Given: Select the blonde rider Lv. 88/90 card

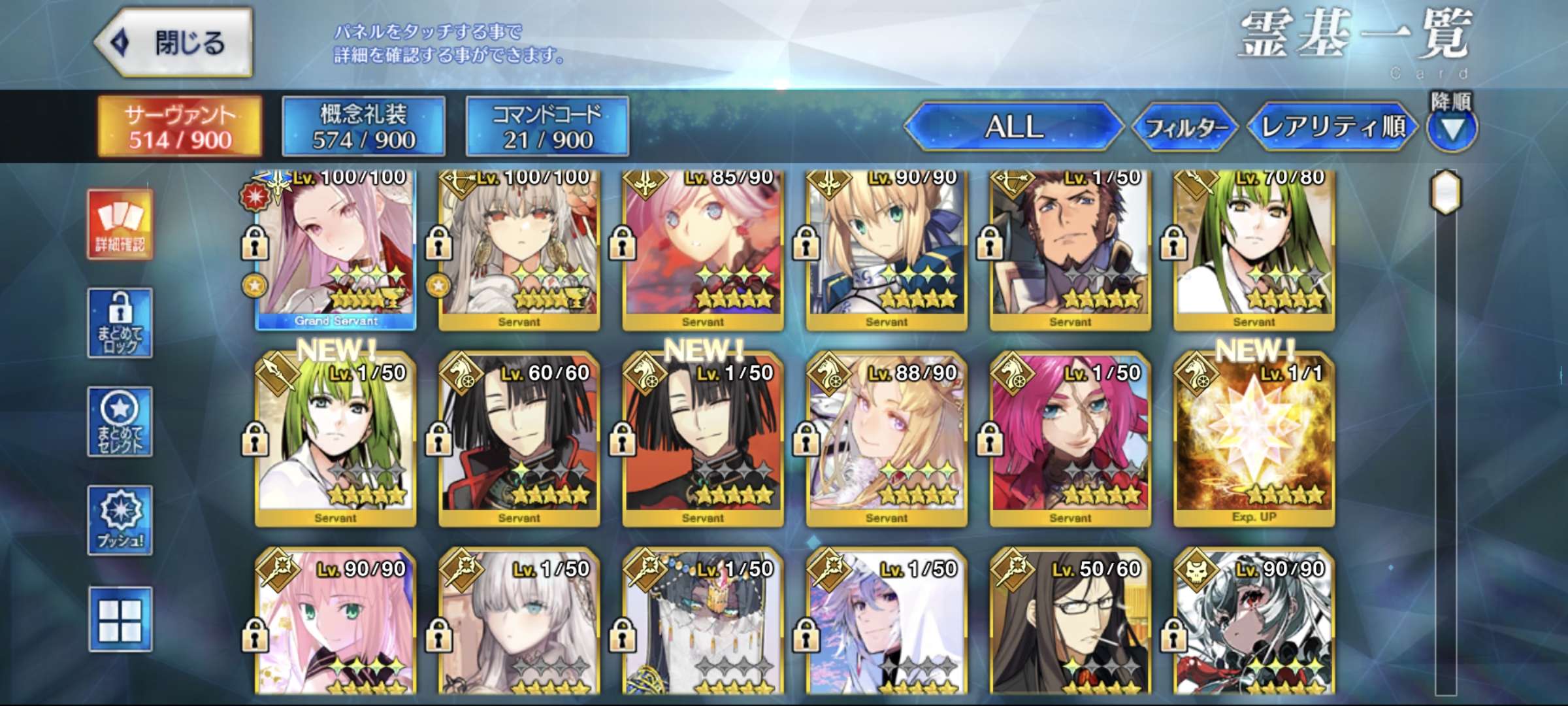Looking at the screenshot, I should click(x=887, y=439).
